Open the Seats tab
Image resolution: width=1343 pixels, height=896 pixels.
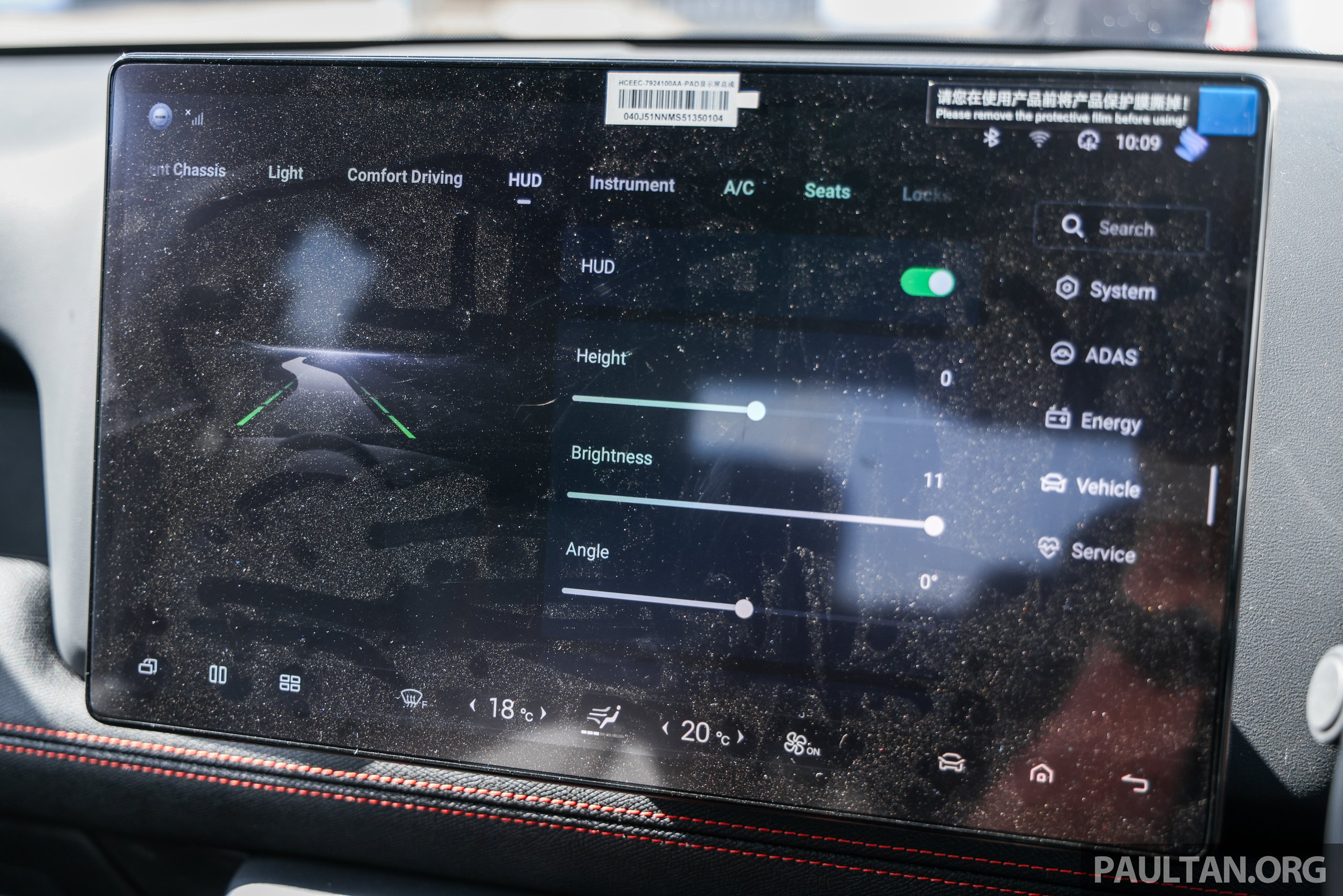(x=826, y=191)
